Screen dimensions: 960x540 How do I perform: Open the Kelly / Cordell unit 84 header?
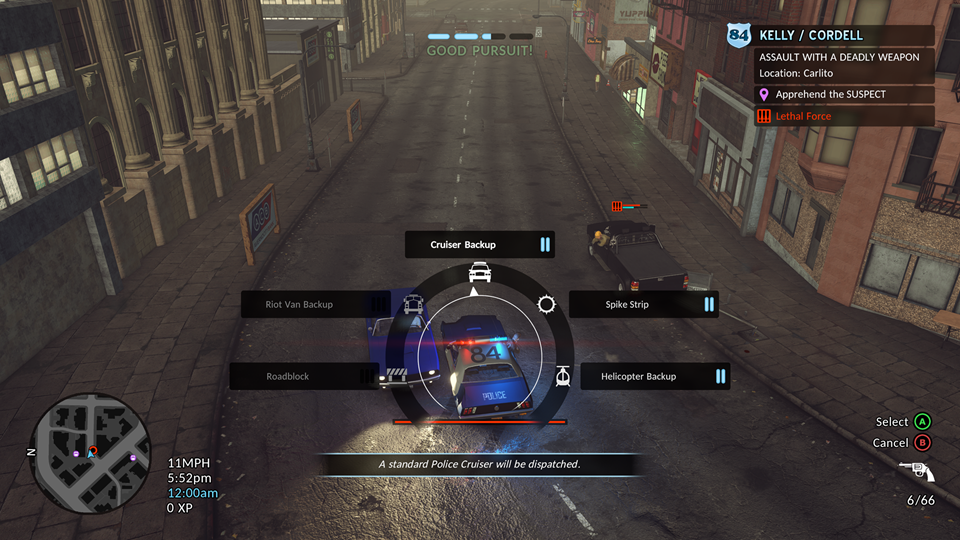(832, 36)
